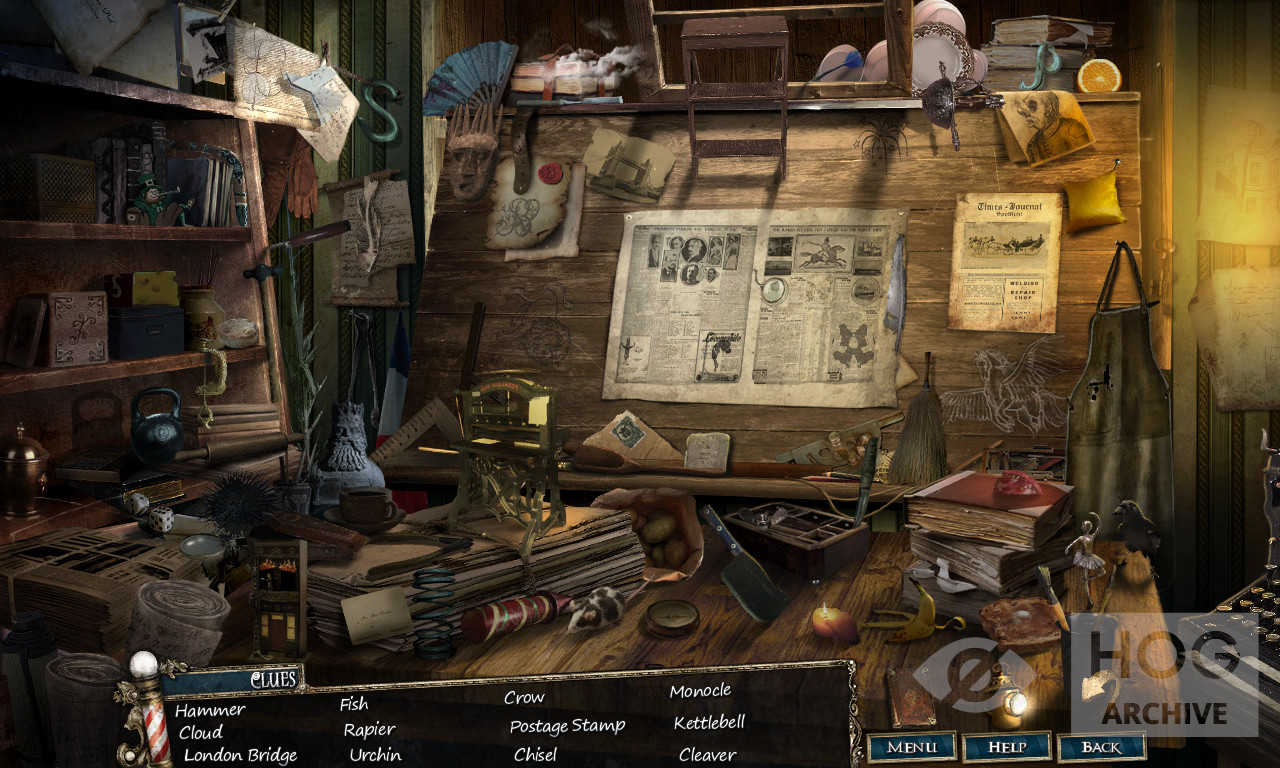Select the Hammer clue in the list
This screenshot has height=768, width=1280.
click(210, 710)
